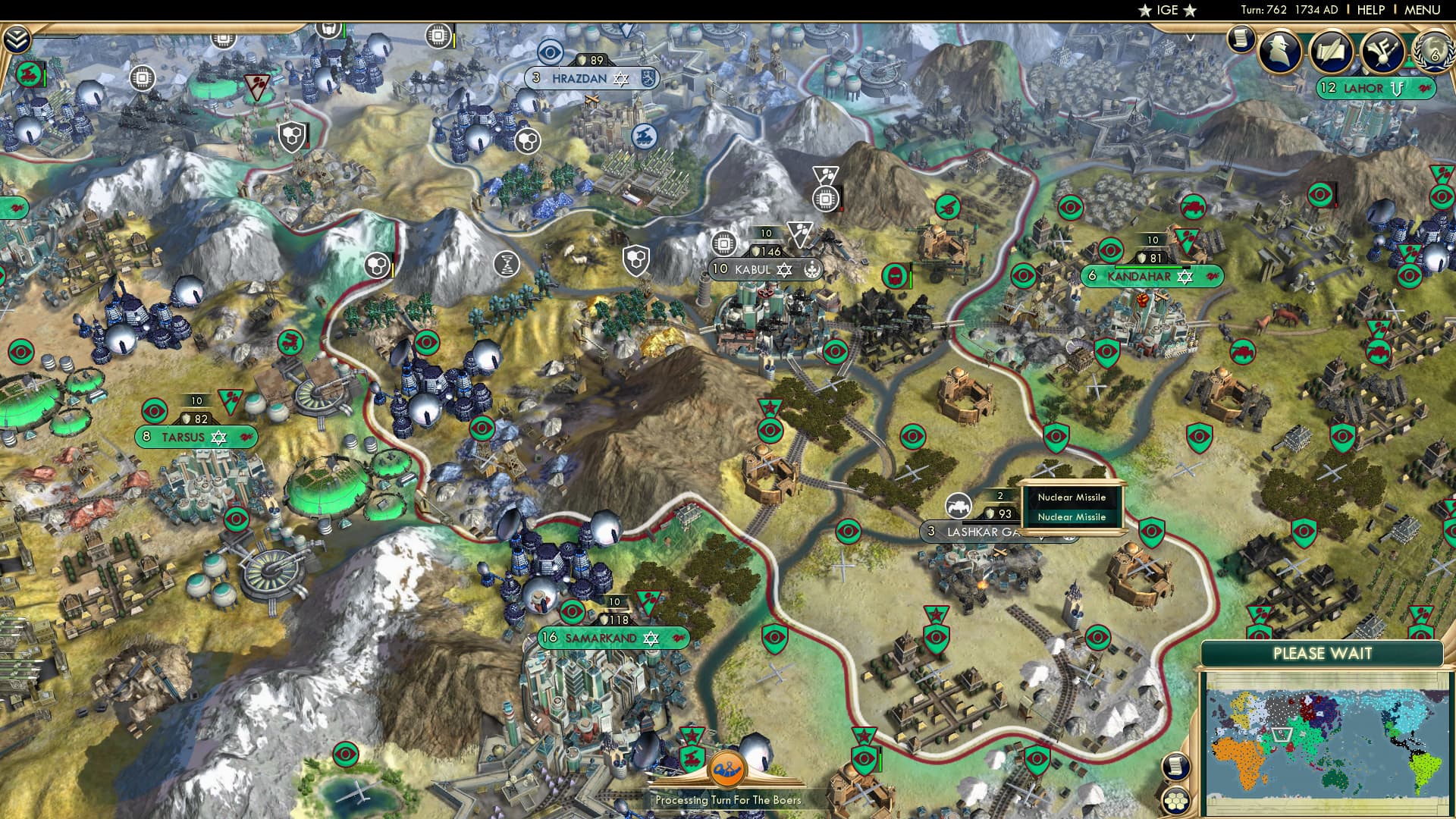Click the IGE star icon in top bar

click(x=1145, y=11)
